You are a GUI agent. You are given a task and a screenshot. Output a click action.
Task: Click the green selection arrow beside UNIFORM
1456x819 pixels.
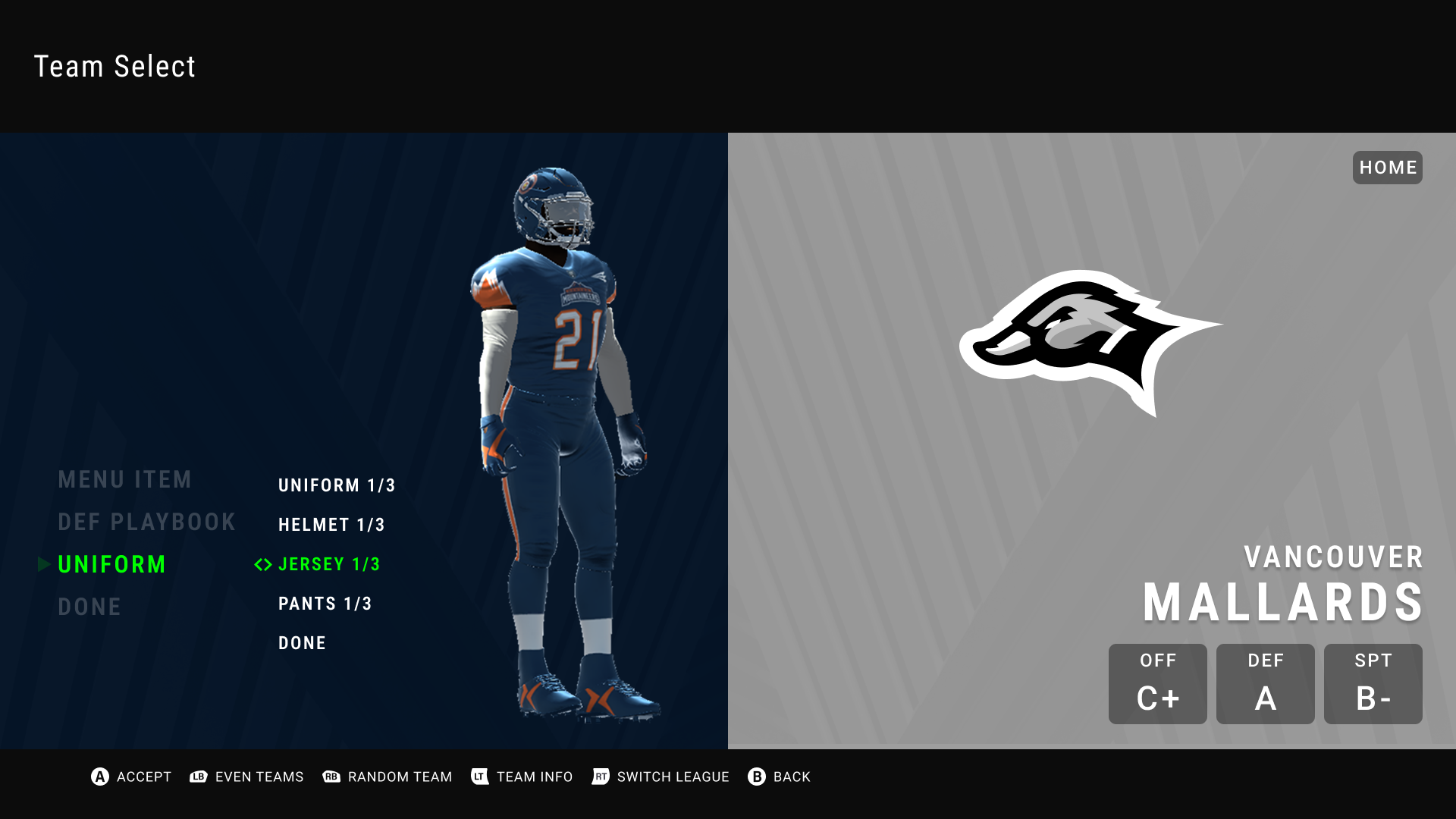(45, 564)
